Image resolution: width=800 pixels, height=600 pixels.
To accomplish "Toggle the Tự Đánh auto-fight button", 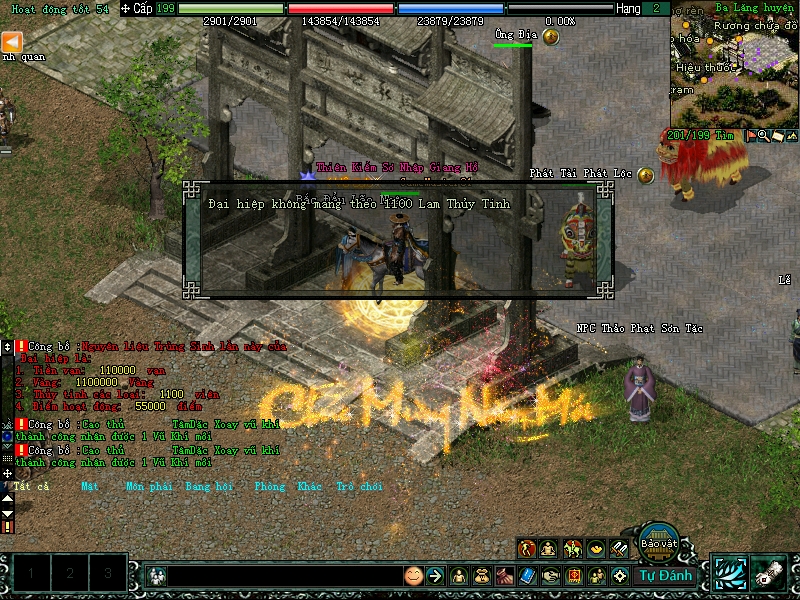I will (665, 575).
